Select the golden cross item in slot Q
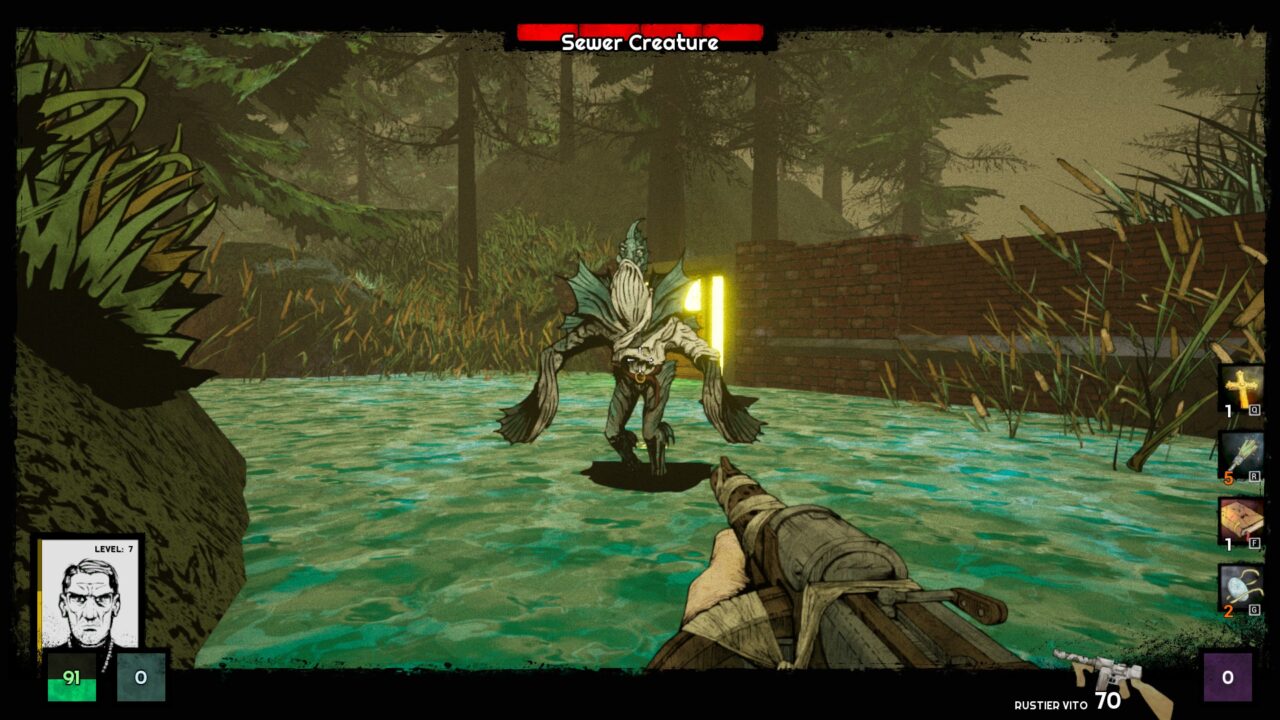This screenshot has height=720, width=1280. pyautogui.click(x=1241, y=388)
